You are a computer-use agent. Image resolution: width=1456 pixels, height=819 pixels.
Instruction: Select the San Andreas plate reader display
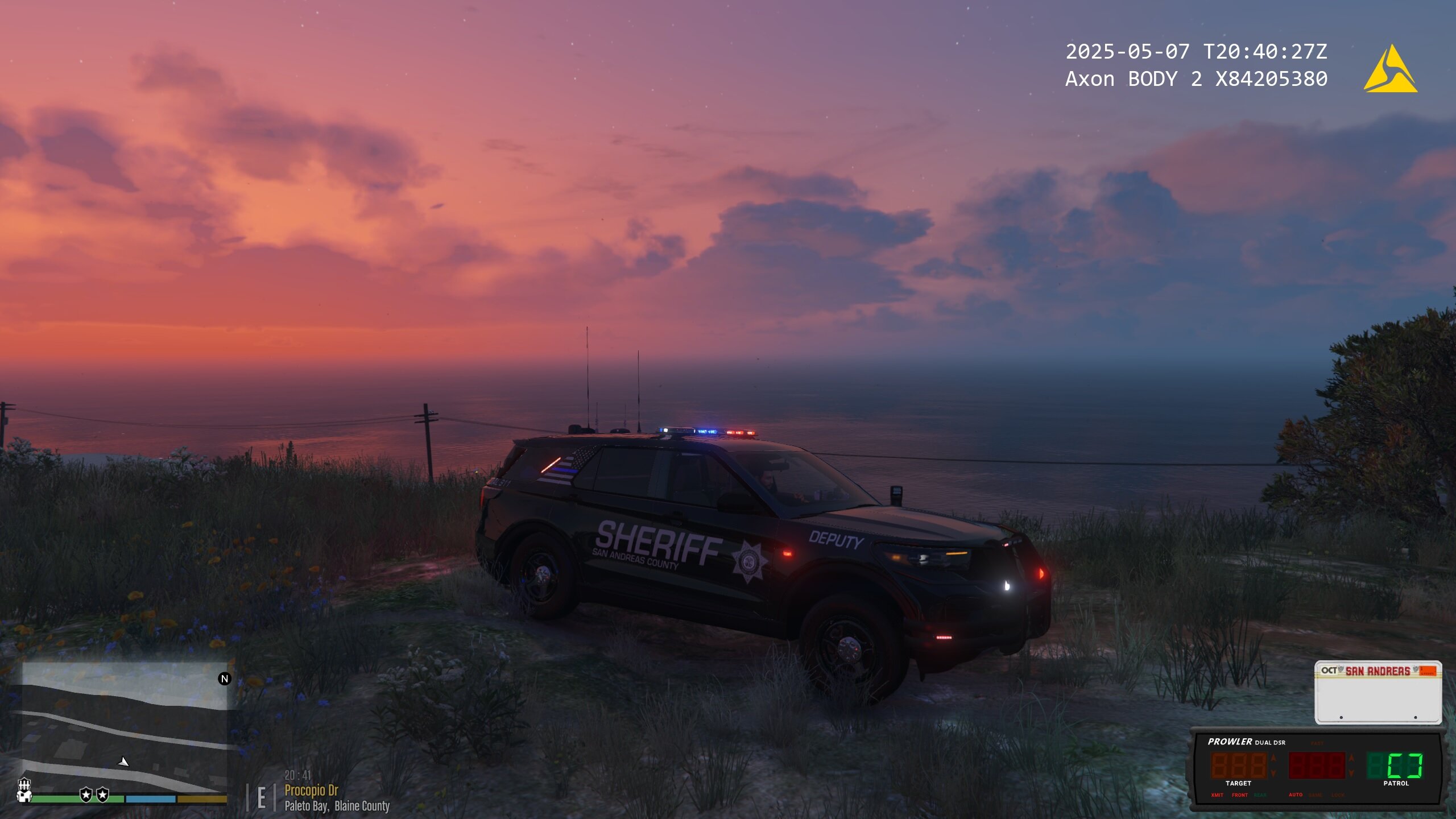click(1378, 692)
